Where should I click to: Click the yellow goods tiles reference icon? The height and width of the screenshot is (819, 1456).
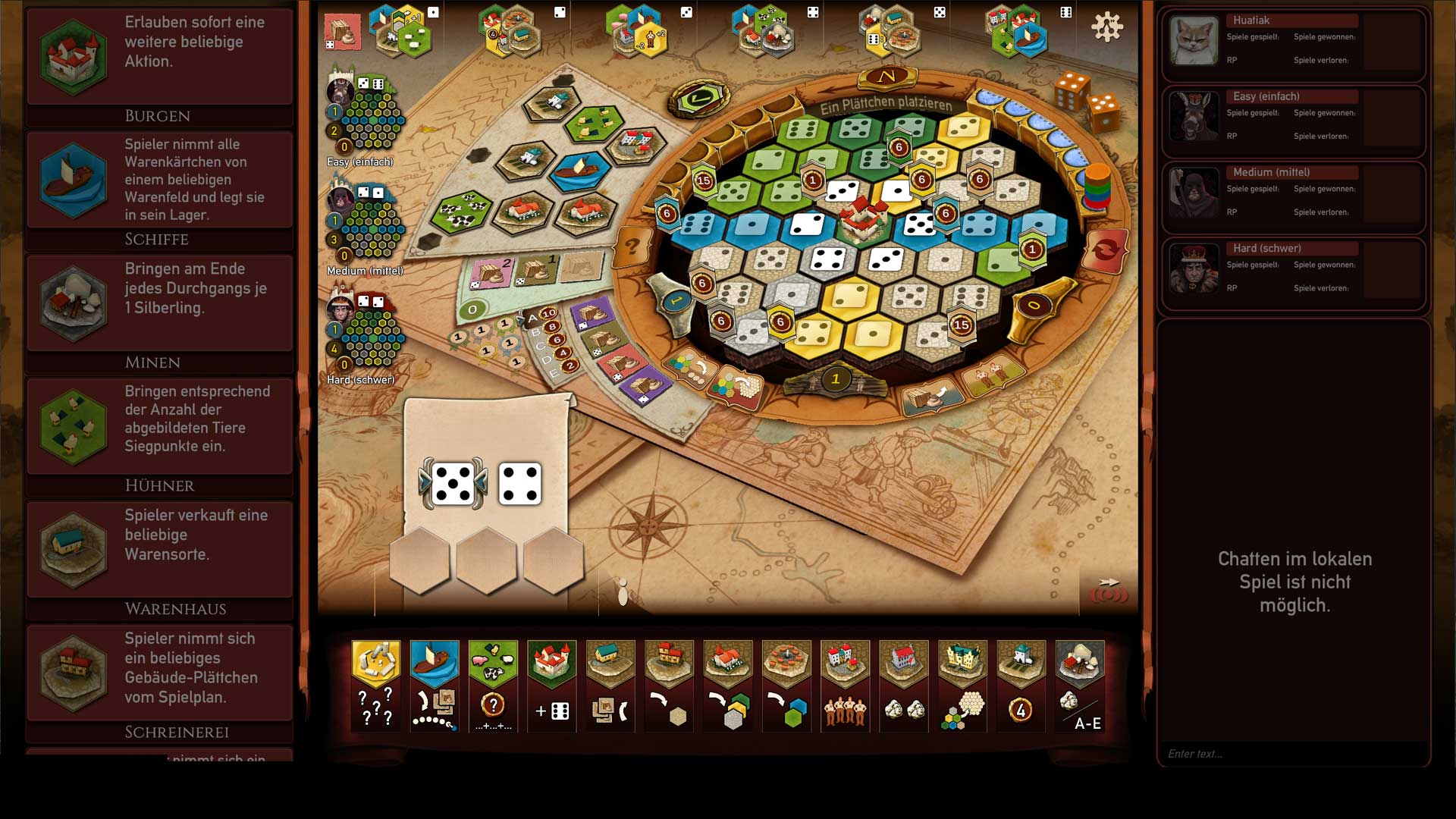pos(375,685)
